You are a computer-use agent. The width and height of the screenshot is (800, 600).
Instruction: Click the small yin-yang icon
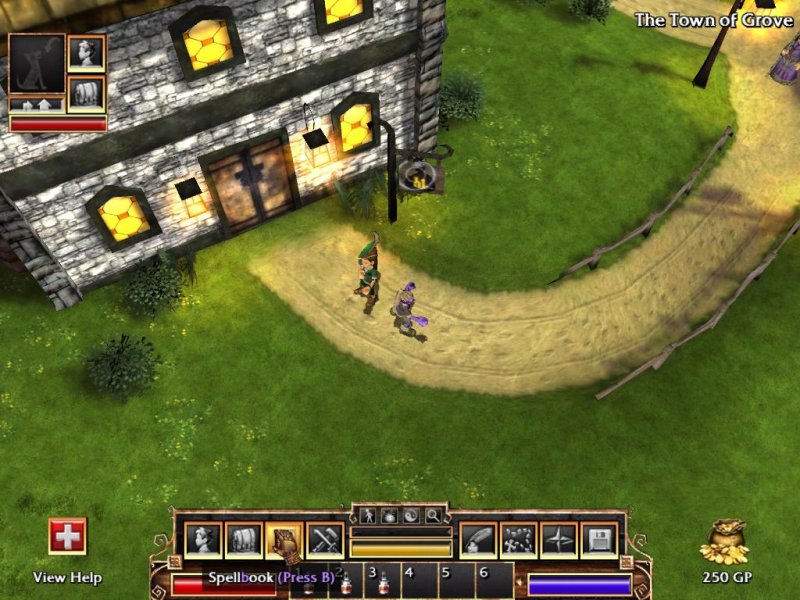[411, 516]
